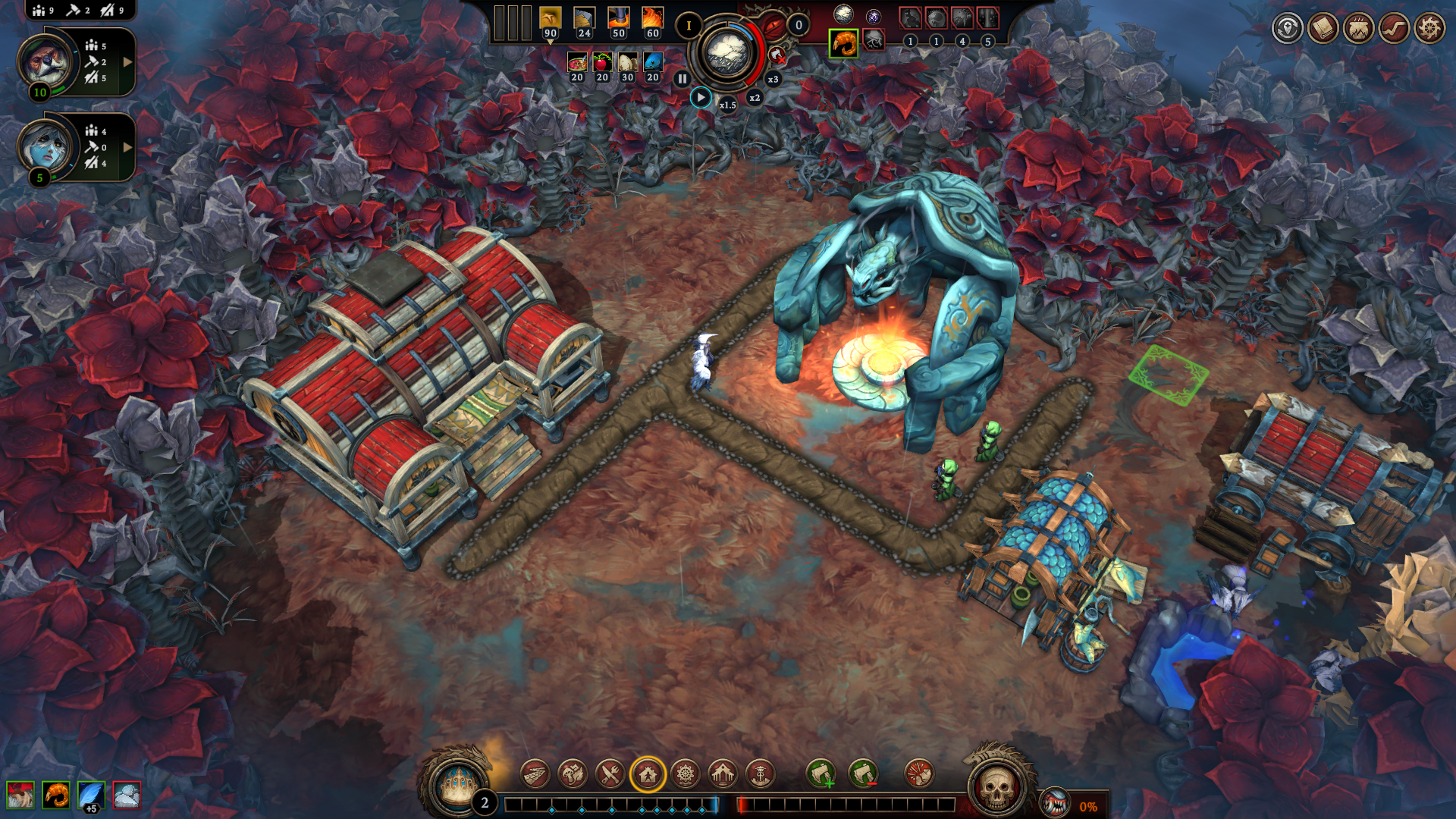This screenshot has width=1456, height=819.
Task: Set game speed to x3
Action: click(773, 79)
